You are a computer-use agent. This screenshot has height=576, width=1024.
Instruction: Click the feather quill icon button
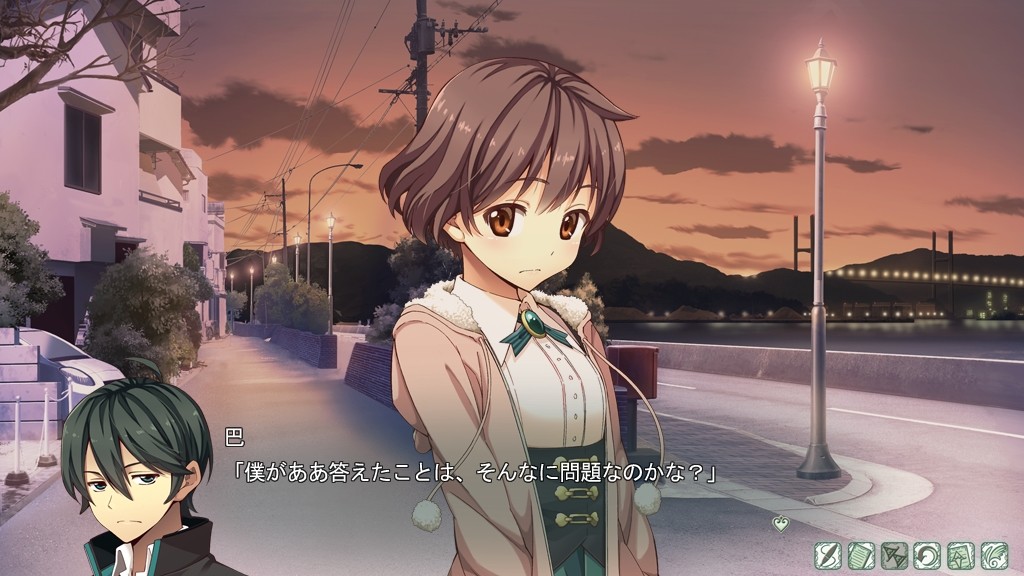(x=827, y=555)
